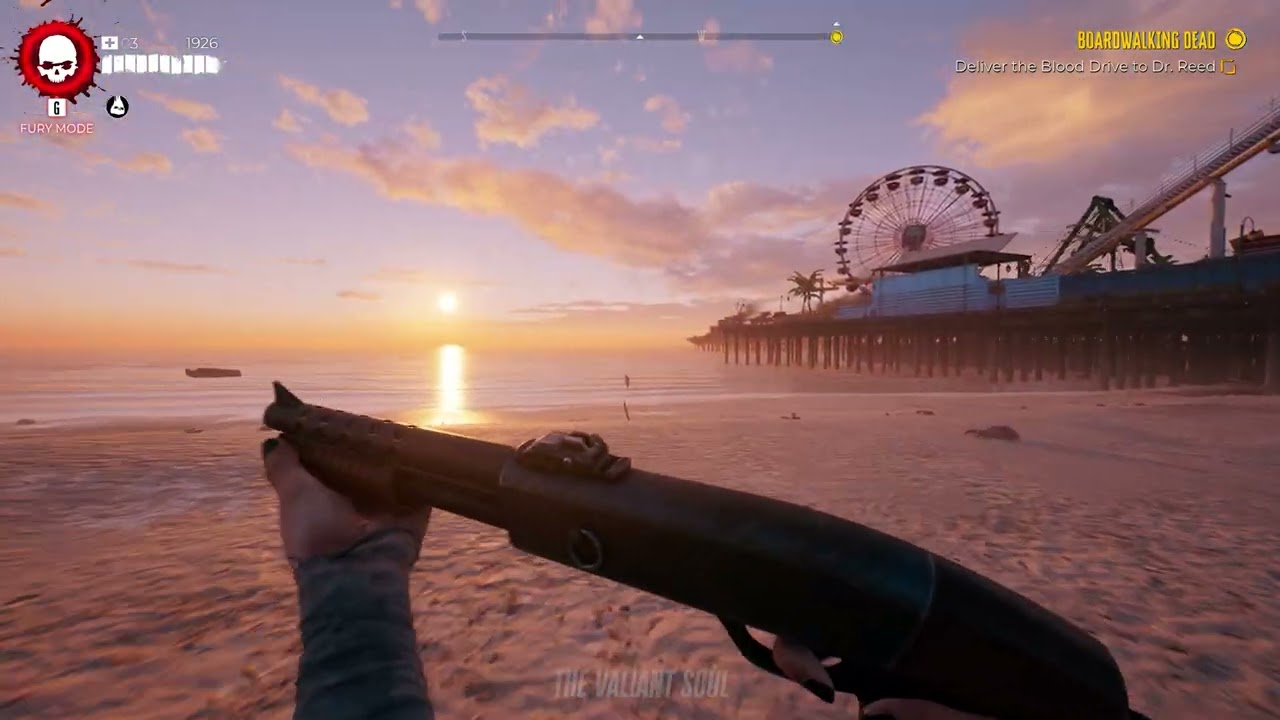The width and height of the screenshot is (1280, 720).
Task: Select the round black curveball icon
Action: 117,106
